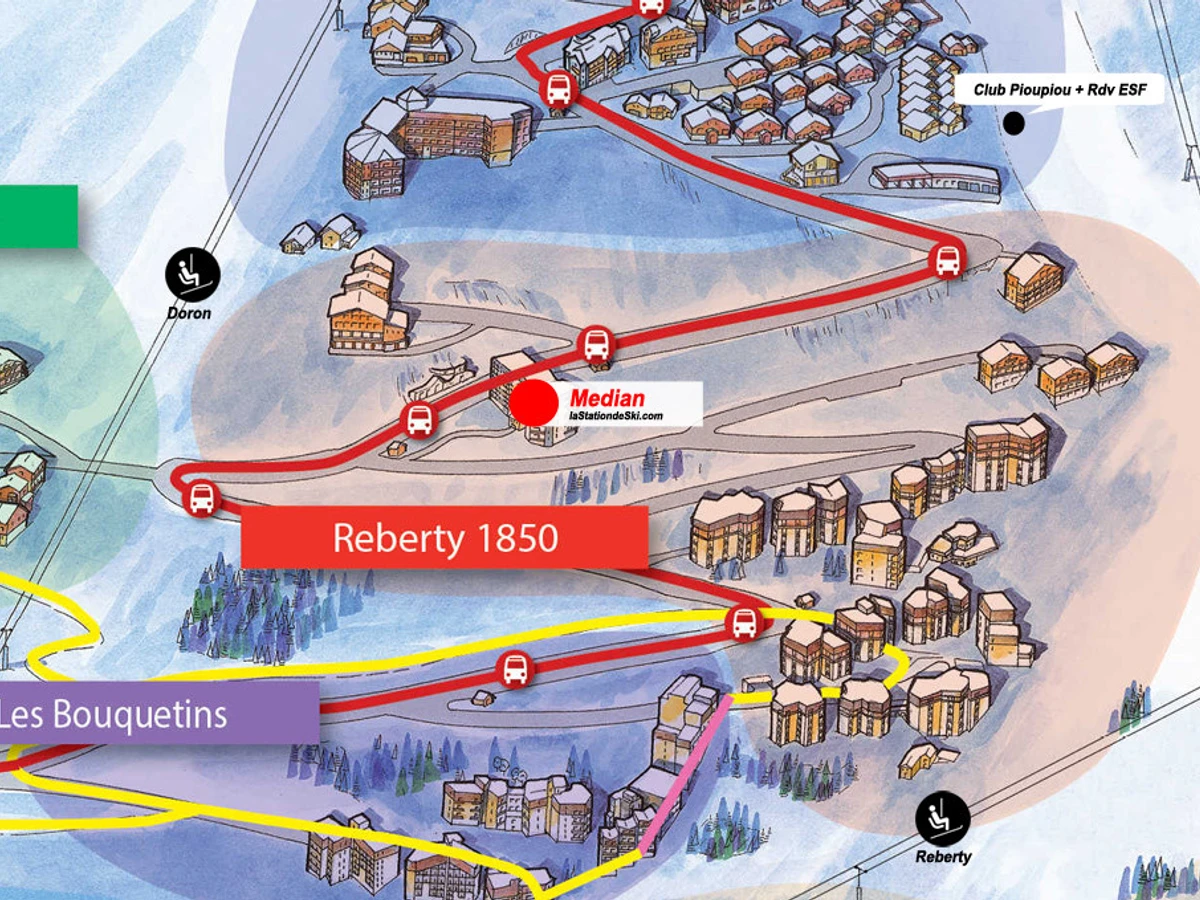Select the Doron chairlift icon
Image resolution: width=1200 pixels, height=900 pixels.
(x=192, y=274)
